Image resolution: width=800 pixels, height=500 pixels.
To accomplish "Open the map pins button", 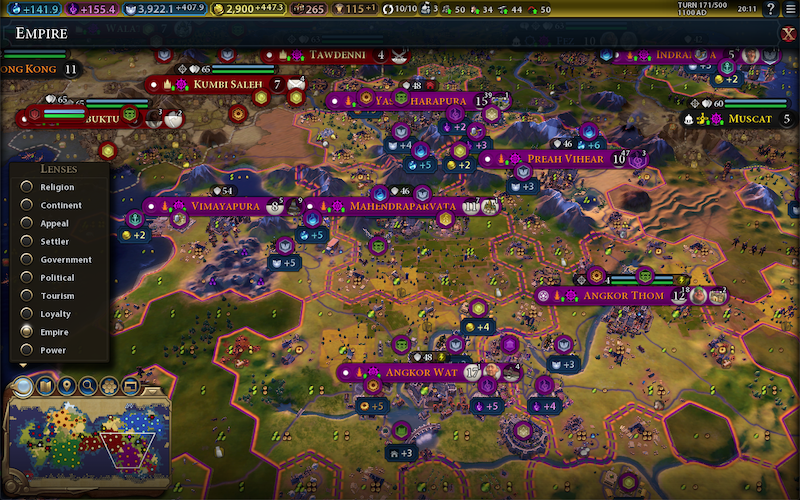I will (68, 385).
